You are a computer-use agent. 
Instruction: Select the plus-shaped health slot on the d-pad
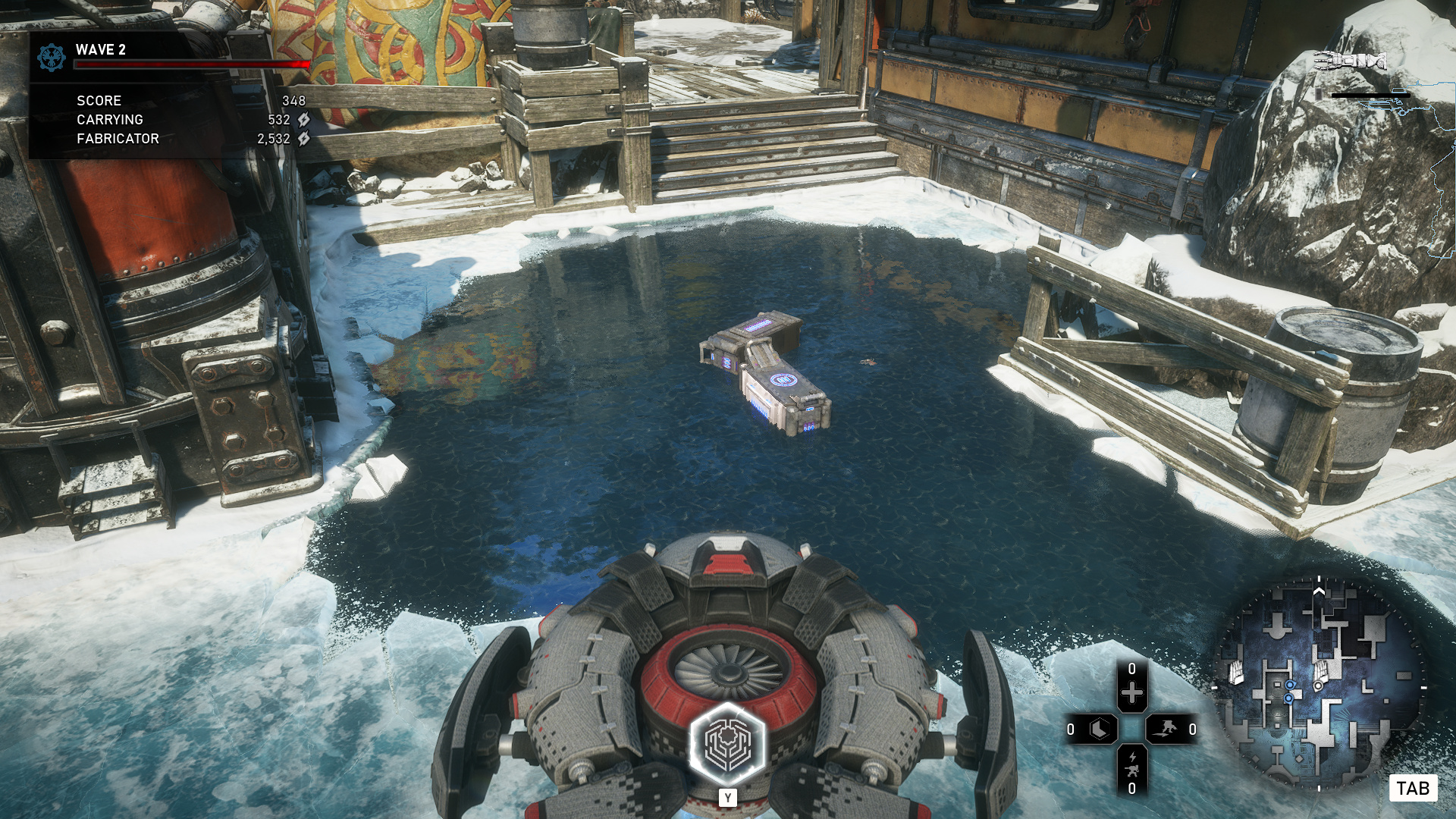[x=1131, y=692]
